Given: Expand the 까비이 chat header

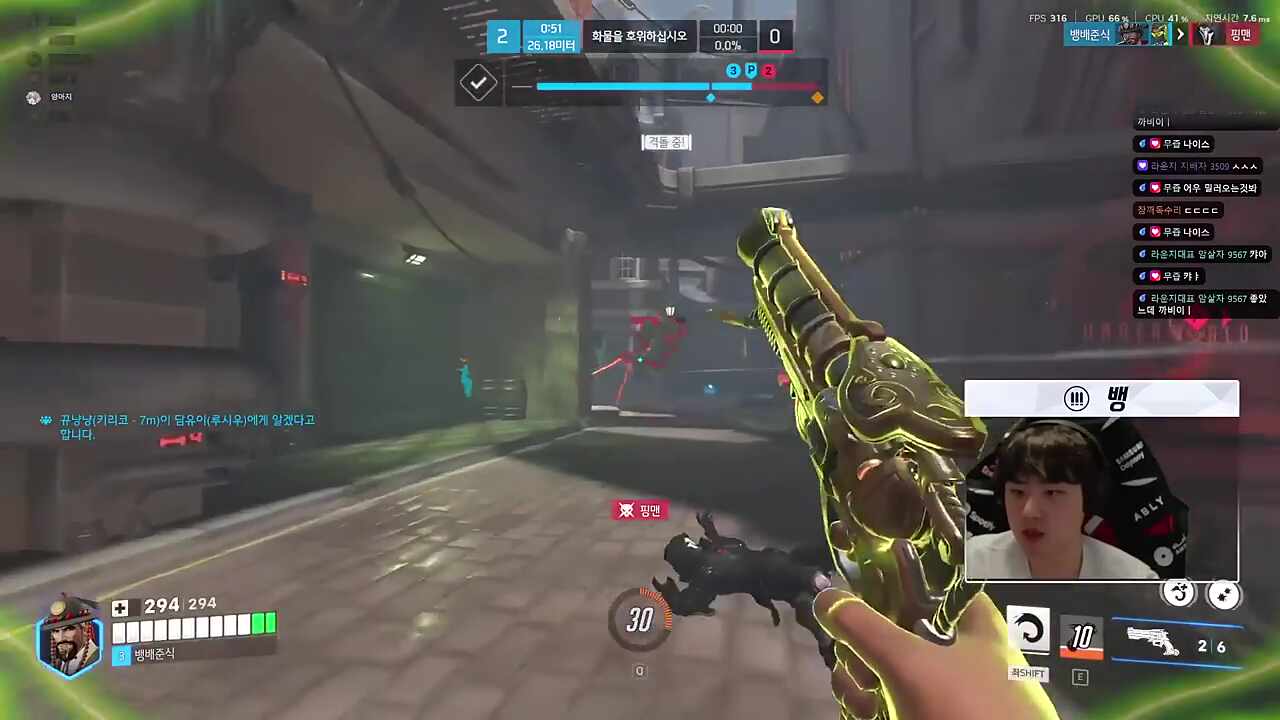Looking at the screenshot, I should (1151, 121).
